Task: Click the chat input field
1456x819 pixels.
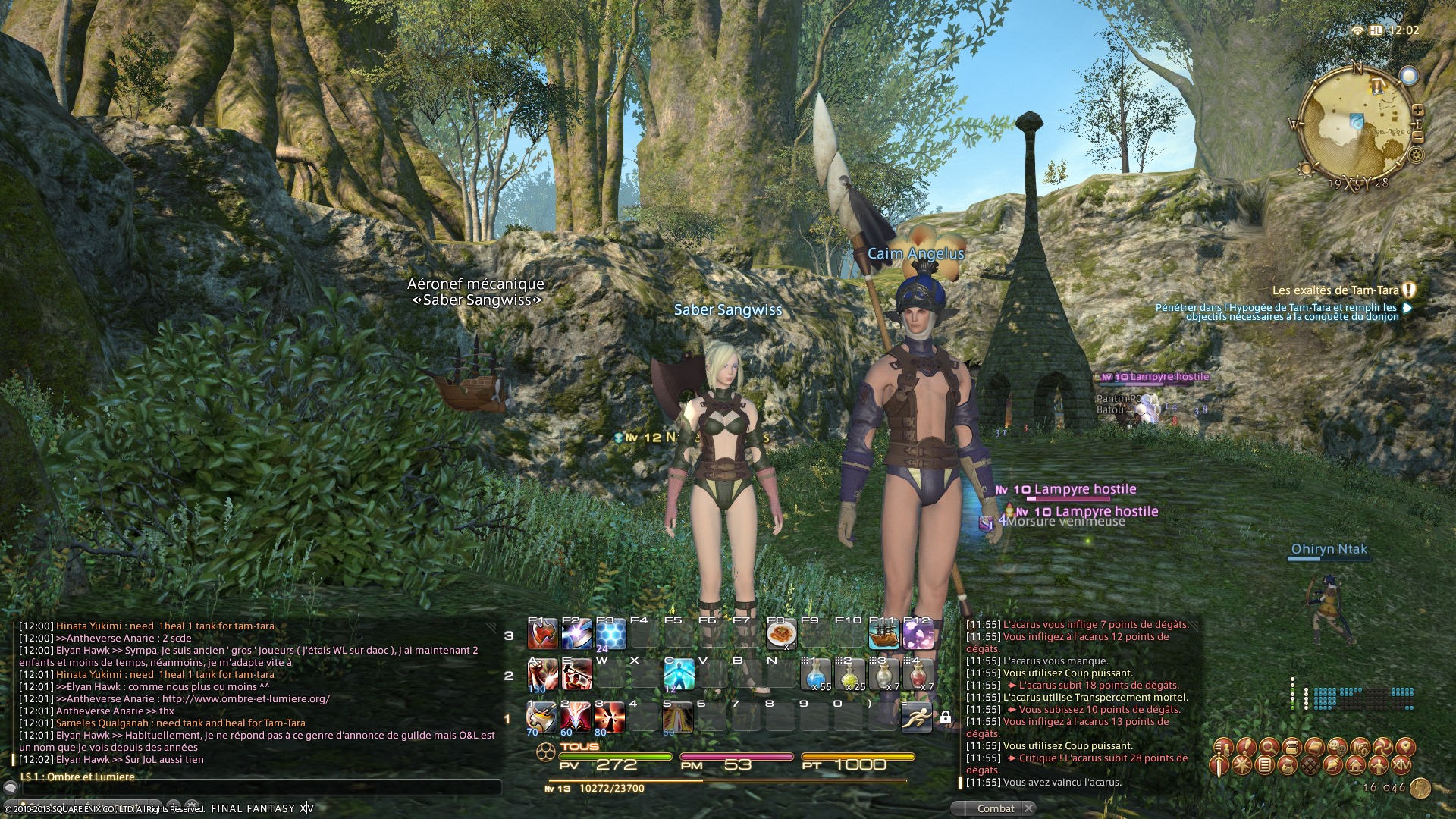Action: (258, 789)
